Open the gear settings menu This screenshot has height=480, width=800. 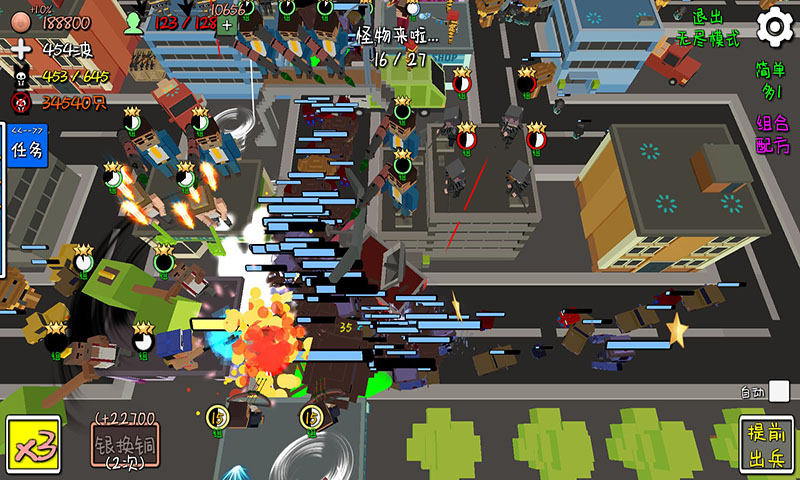[x=774, y=27]
